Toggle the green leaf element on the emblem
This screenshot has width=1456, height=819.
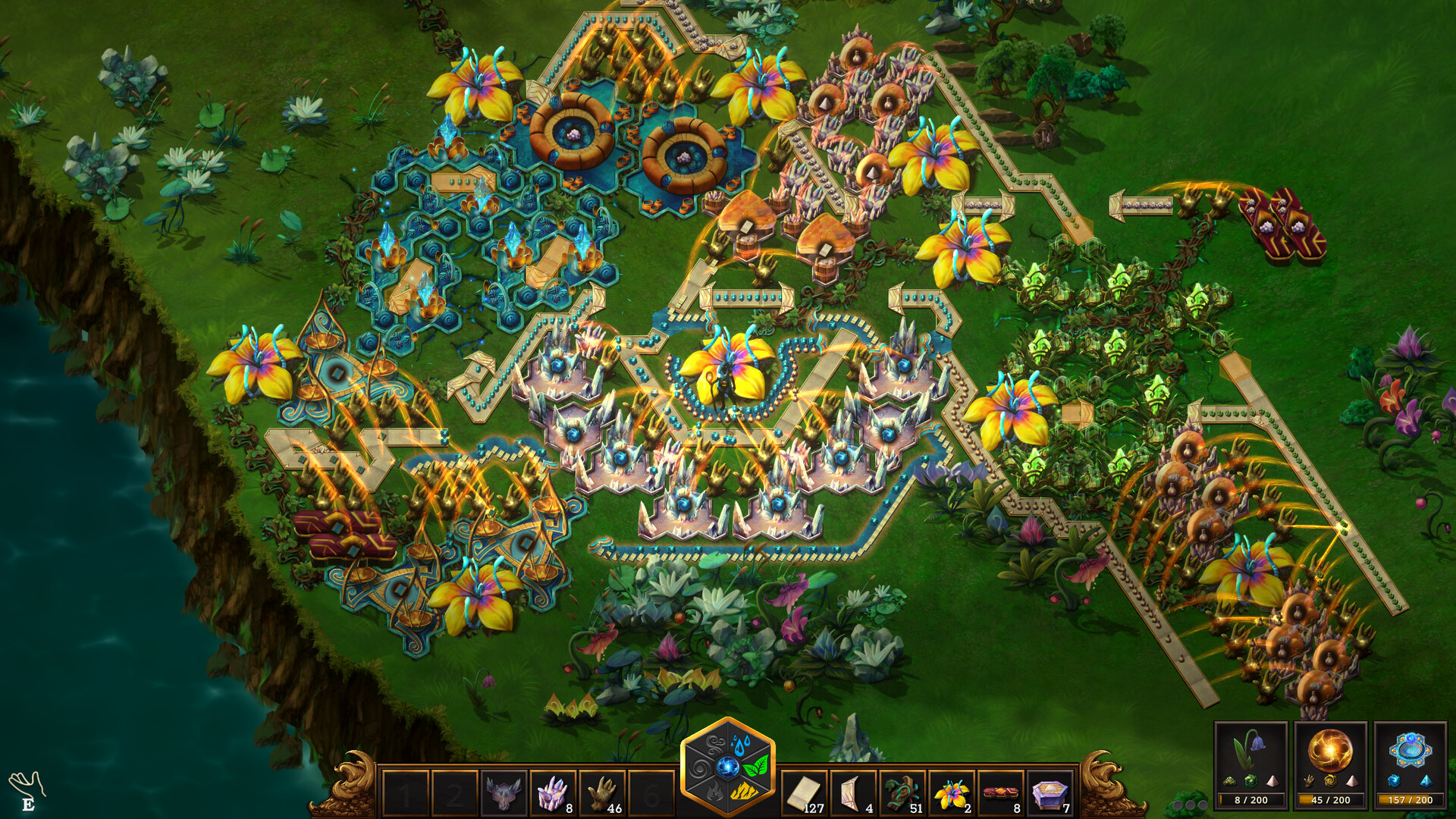[x=757, y=766]
